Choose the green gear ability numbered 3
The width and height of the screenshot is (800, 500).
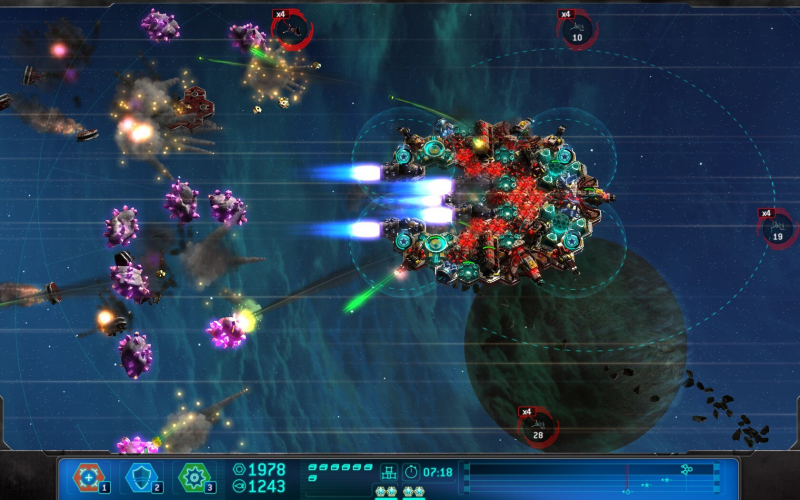point(193,477)
